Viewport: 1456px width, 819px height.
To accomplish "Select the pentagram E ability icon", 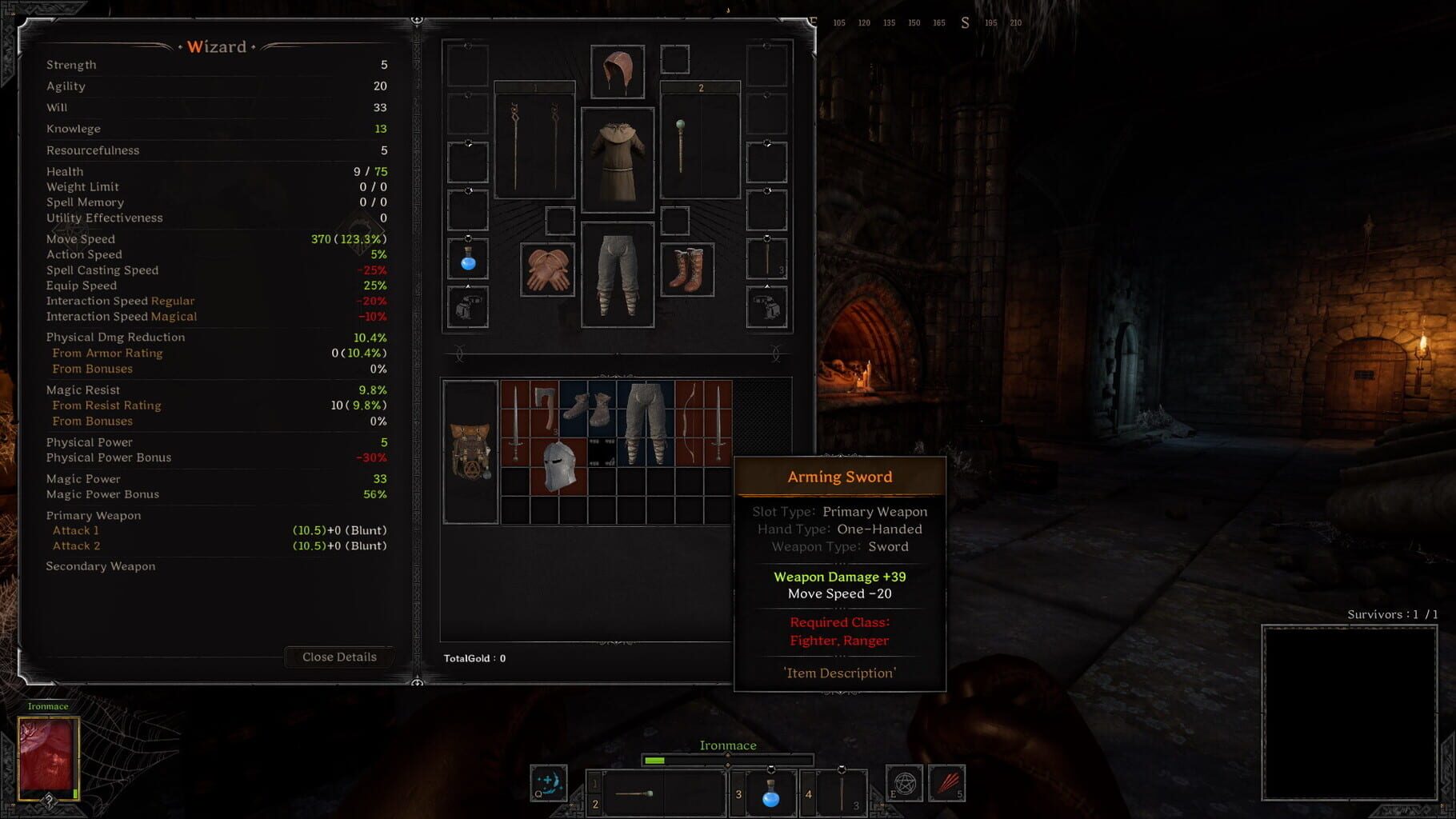I will [x=903, y=782].
